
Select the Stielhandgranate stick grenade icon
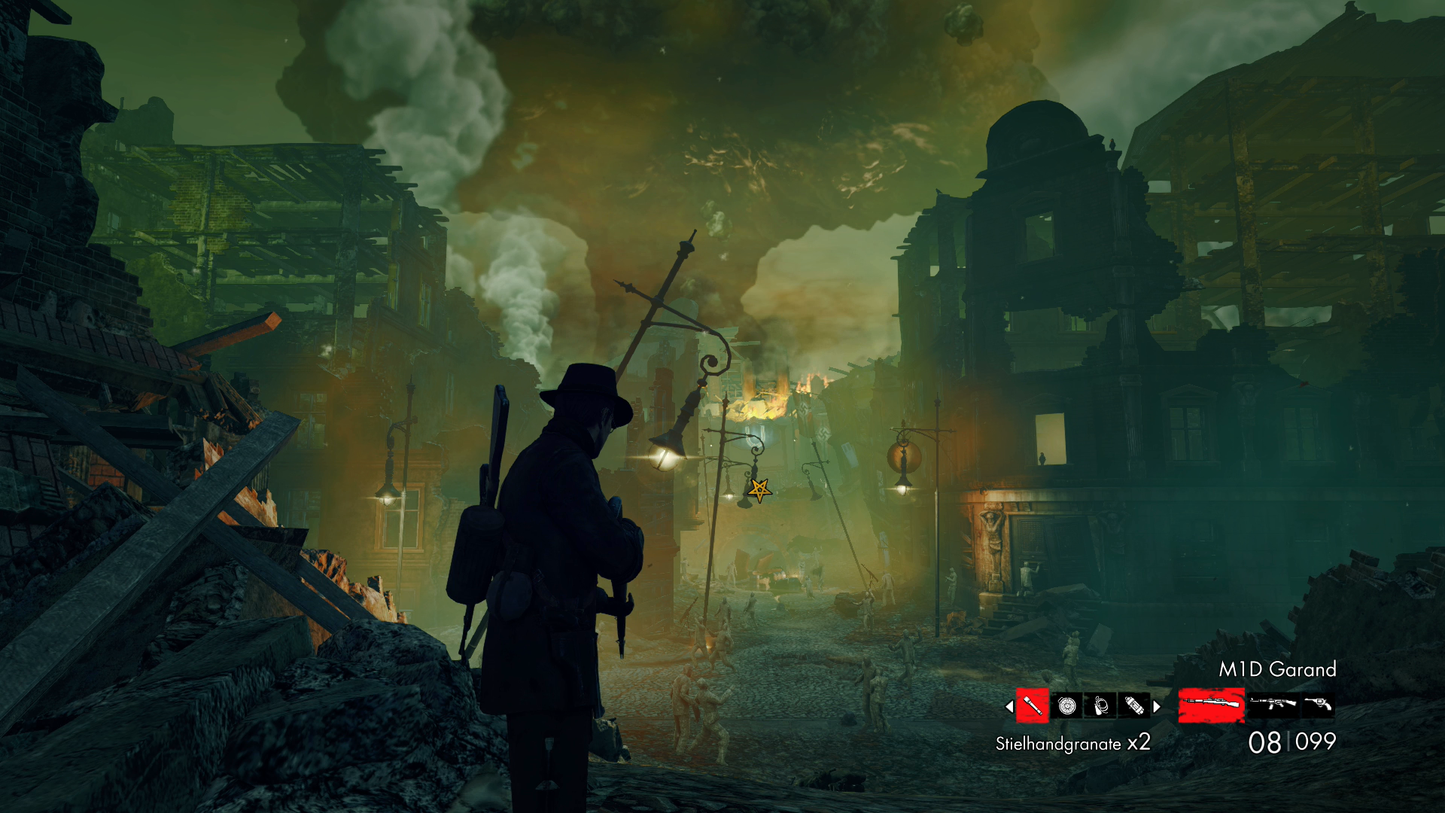[1032, 705]
